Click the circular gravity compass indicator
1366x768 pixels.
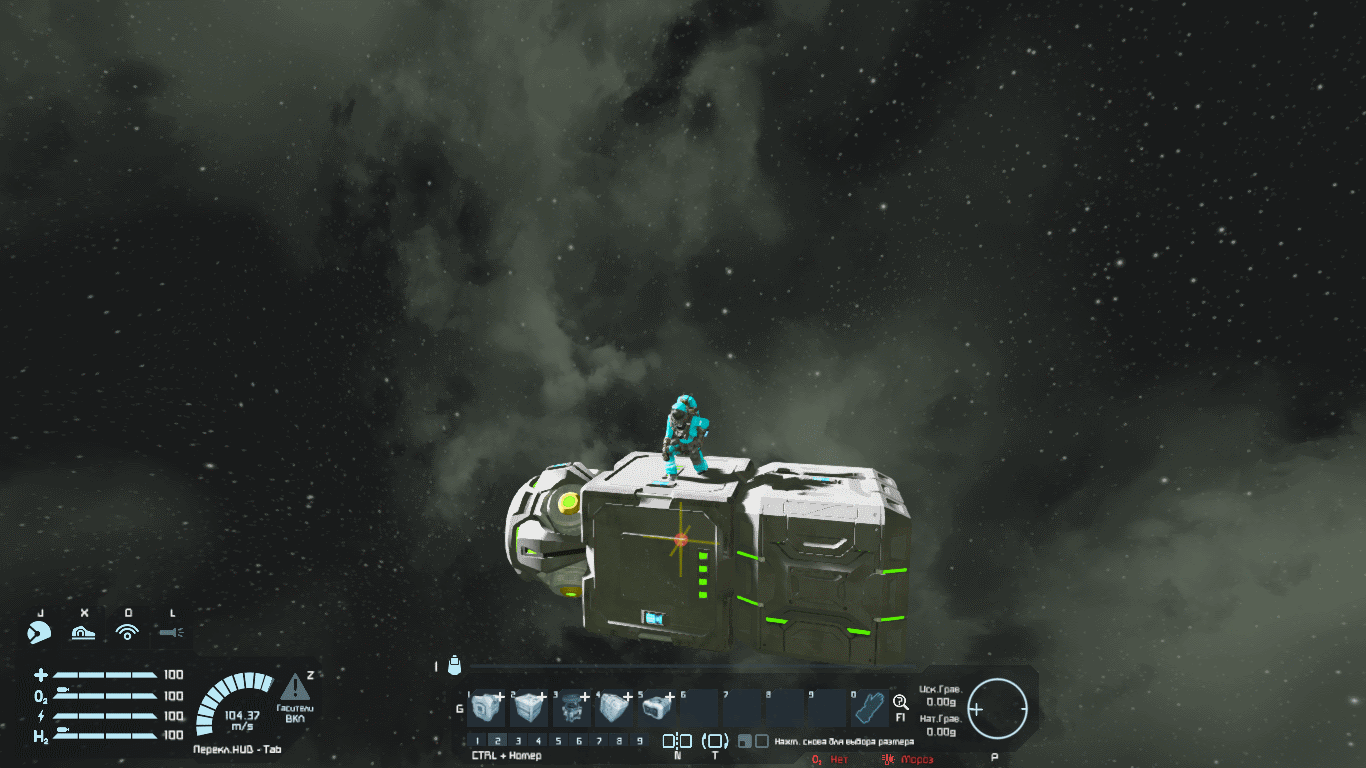click(x=998, y=708)
